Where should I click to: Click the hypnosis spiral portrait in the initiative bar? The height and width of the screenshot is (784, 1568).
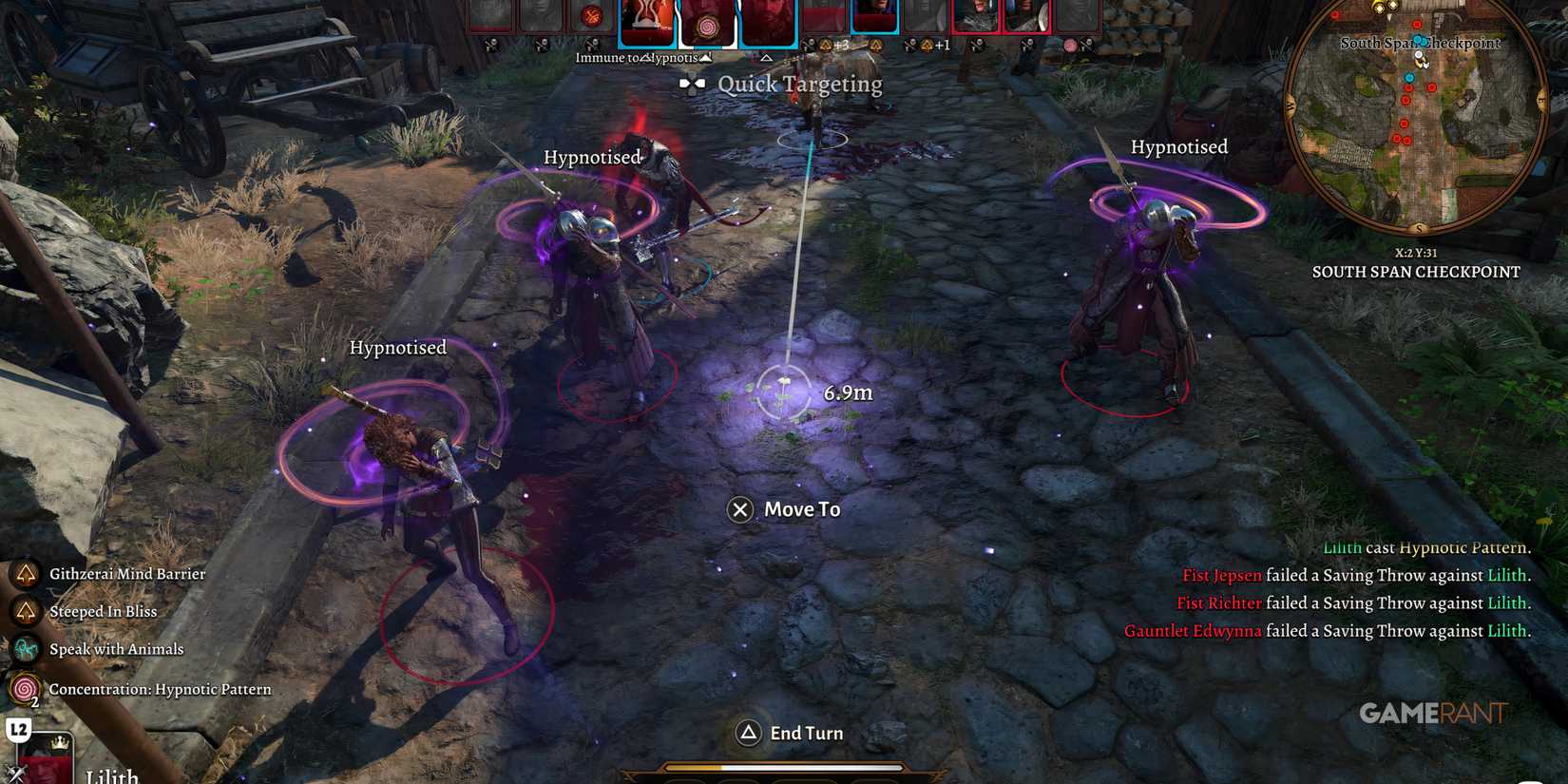706,24
